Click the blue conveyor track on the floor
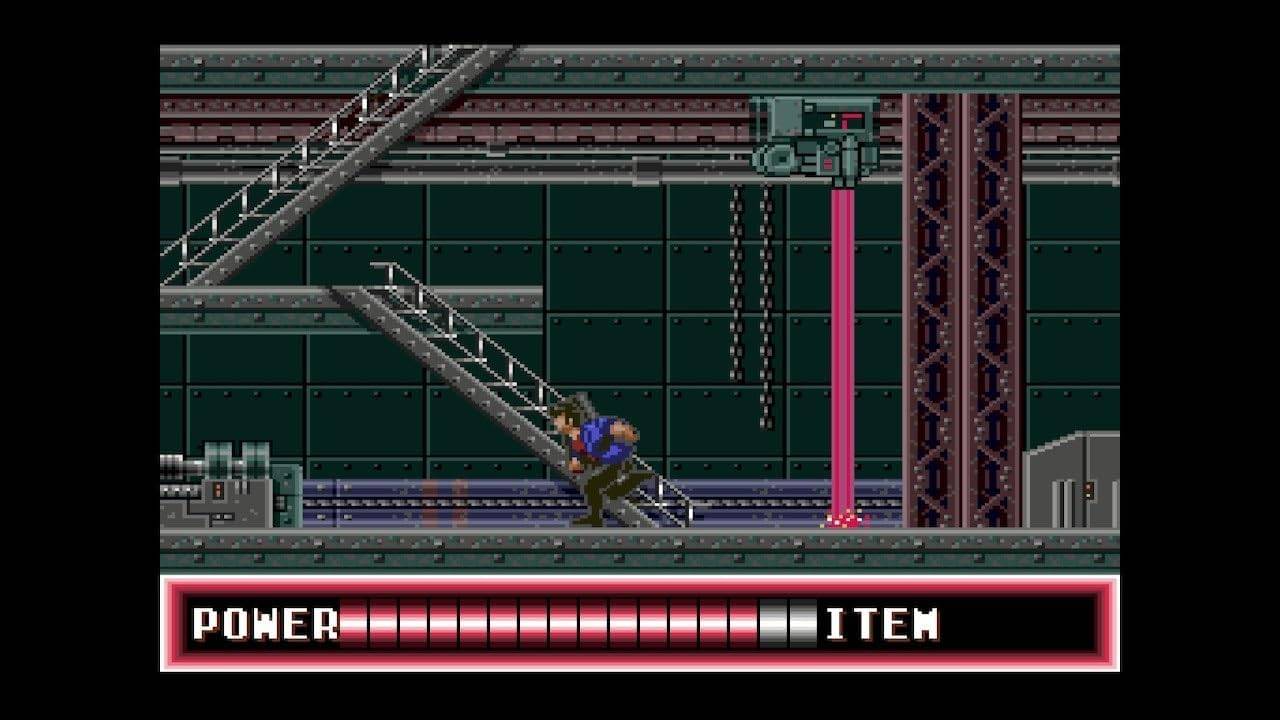This screenshot has height=720, width=1280. tap(450, 500)
